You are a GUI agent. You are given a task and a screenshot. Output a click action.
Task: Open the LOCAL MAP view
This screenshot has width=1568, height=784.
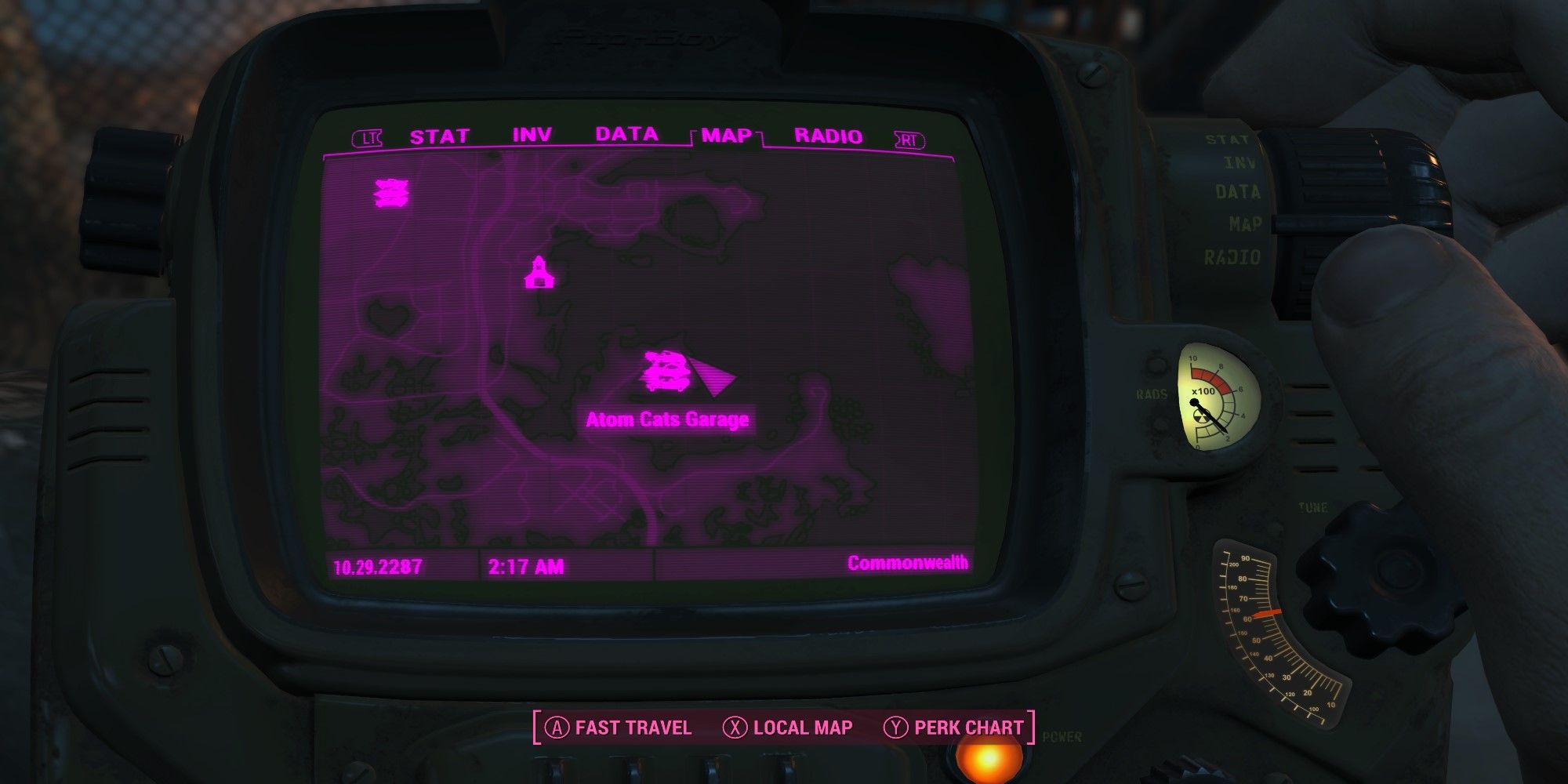788,728
